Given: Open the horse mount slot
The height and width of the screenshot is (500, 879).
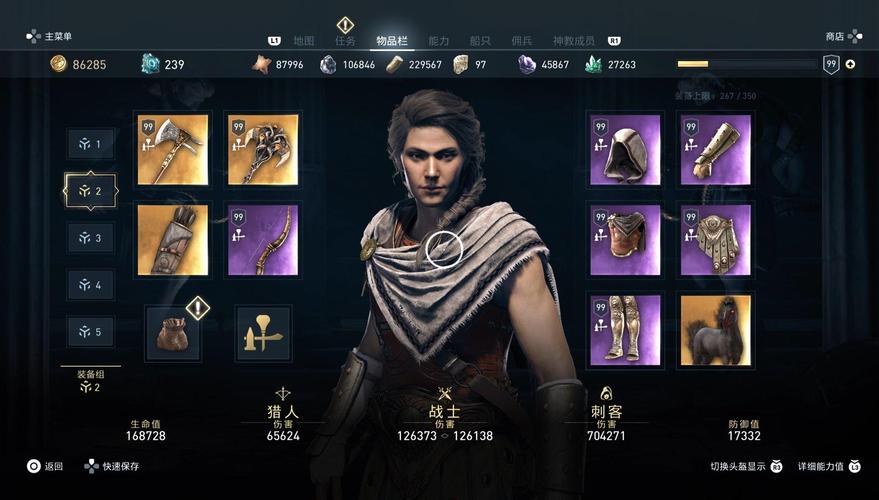Looking at the screenshot, I should pos(715,330).
